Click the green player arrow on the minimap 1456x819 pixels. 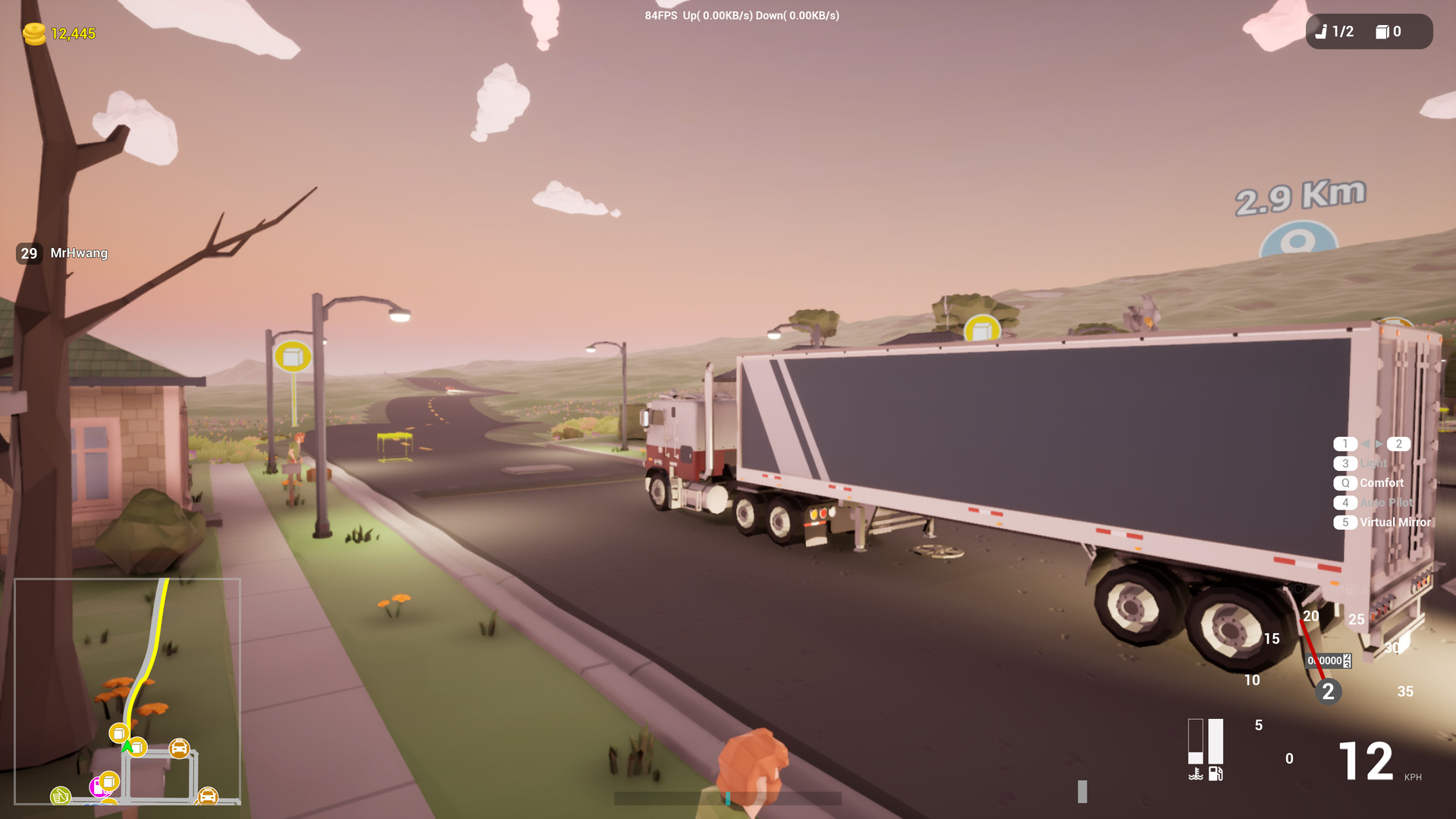[x=127, y=746]
